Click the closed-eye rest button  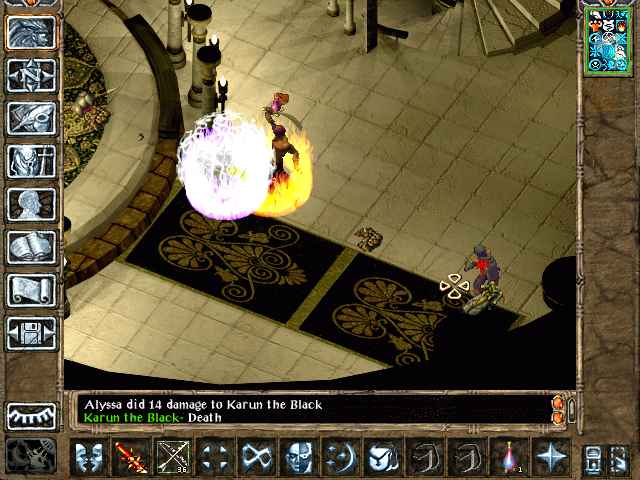pos(32,415)
